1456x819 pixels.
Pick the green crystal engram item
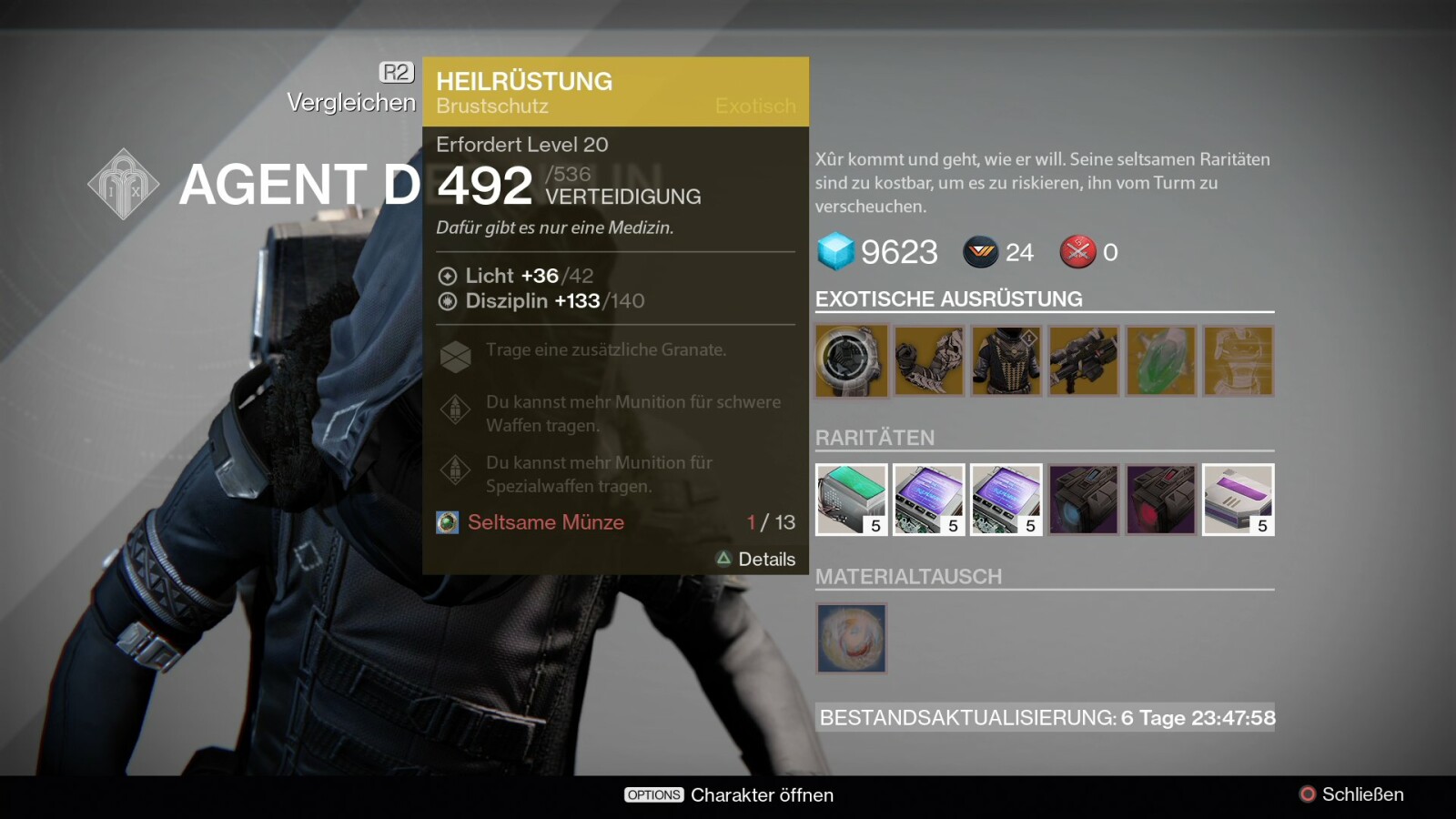pos(1160,361)
